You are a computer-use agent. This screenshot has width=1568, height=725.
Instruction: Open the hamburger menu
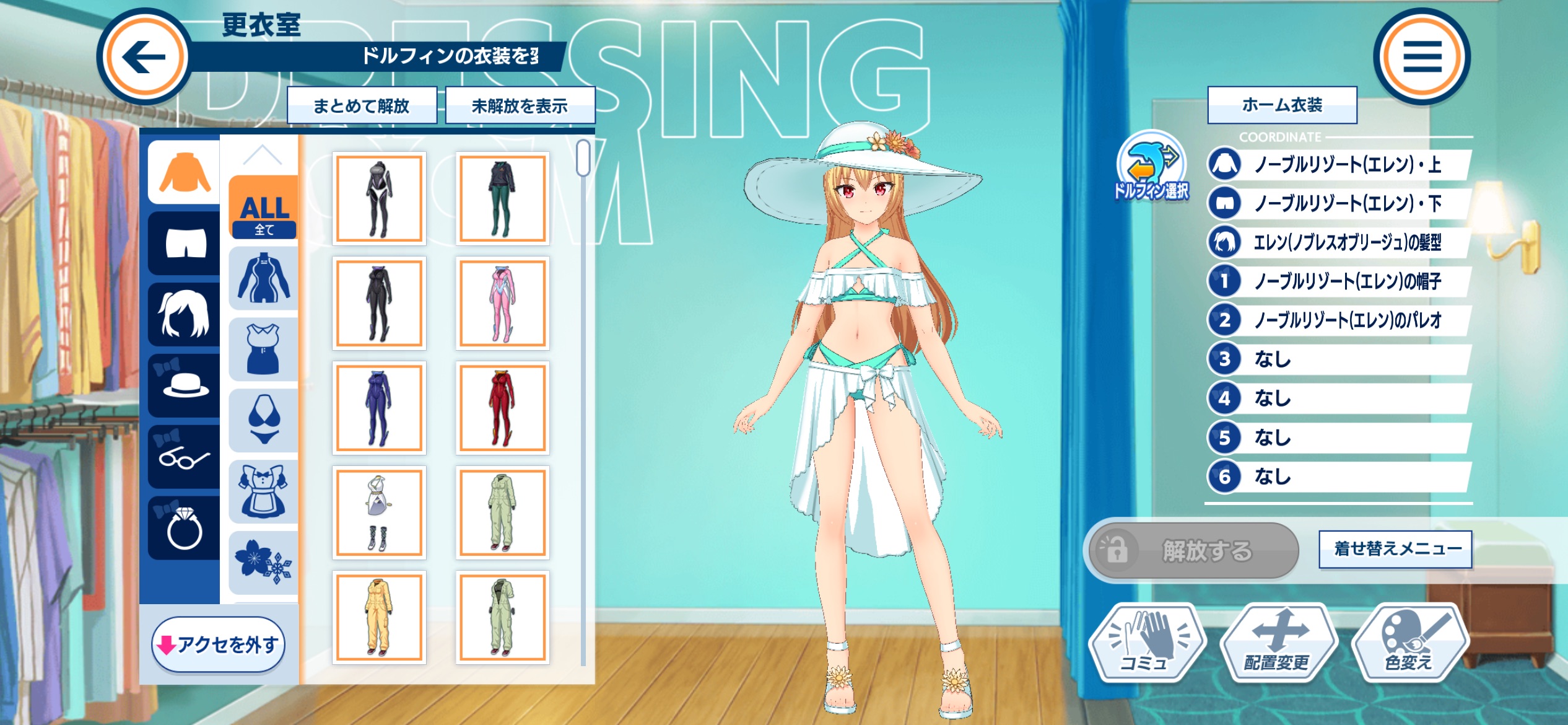pos(1422,57)
